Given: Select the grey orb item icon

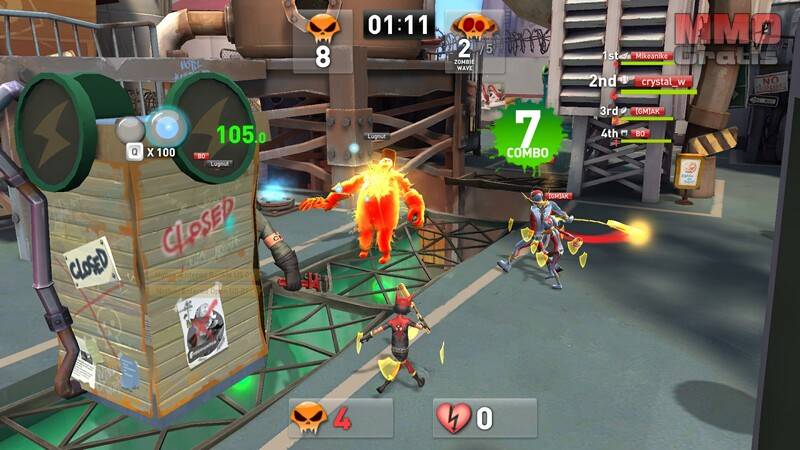Looking at the screenshot, I should pos(132,130).
